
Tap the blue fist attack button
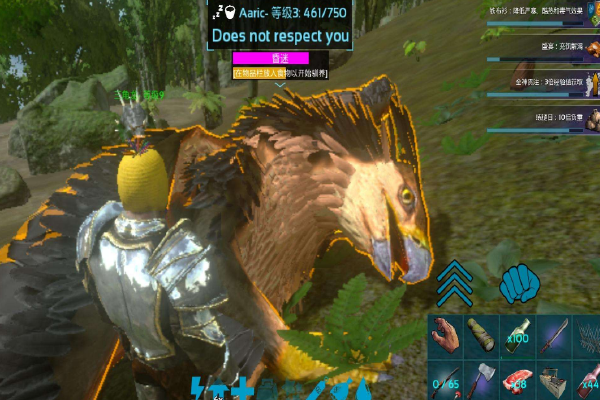(x=518, y=283)
